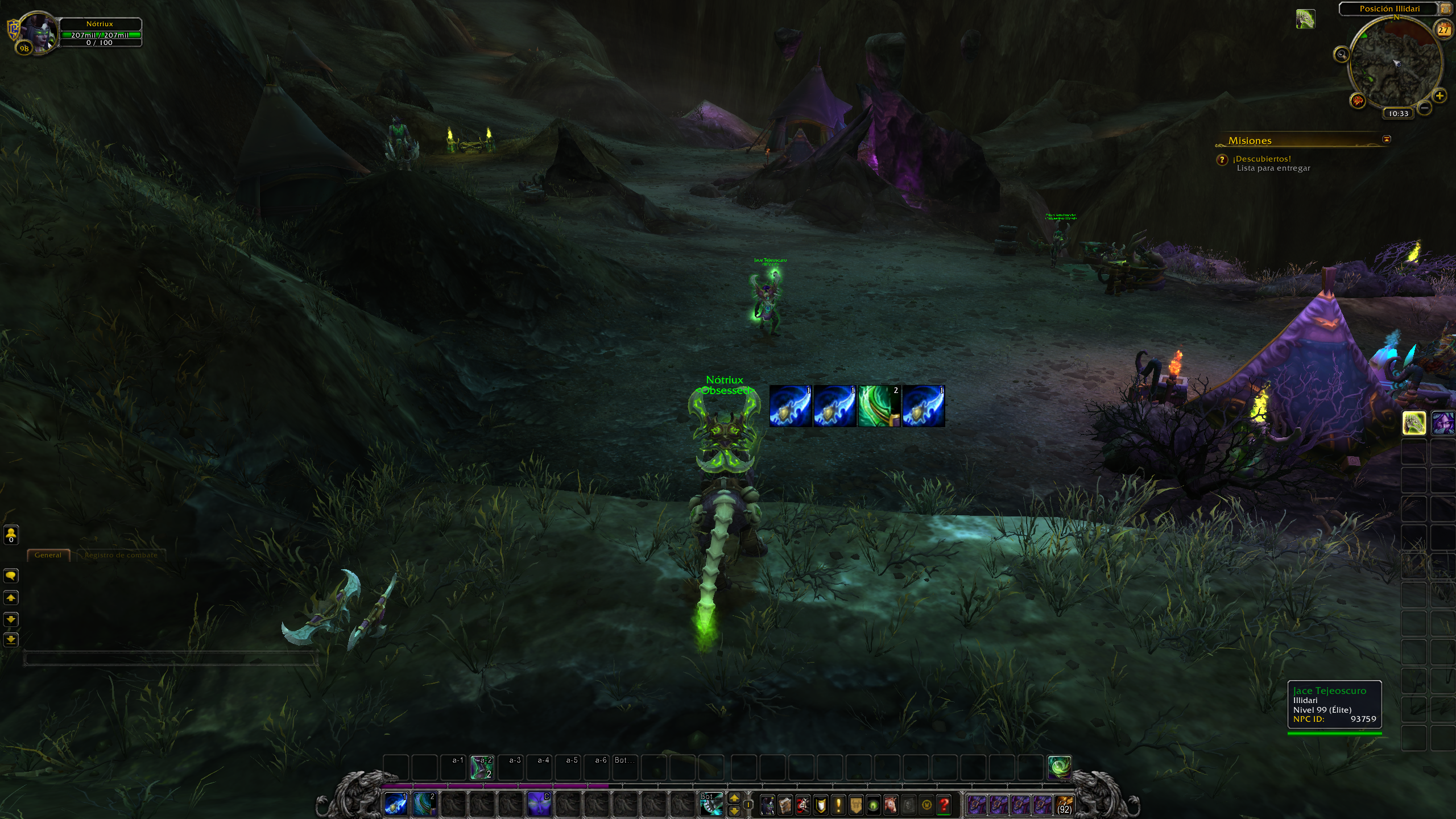Use the purple demon face ability bound to C
Screen dimensions: 1456x819
[x=539, y=805]
